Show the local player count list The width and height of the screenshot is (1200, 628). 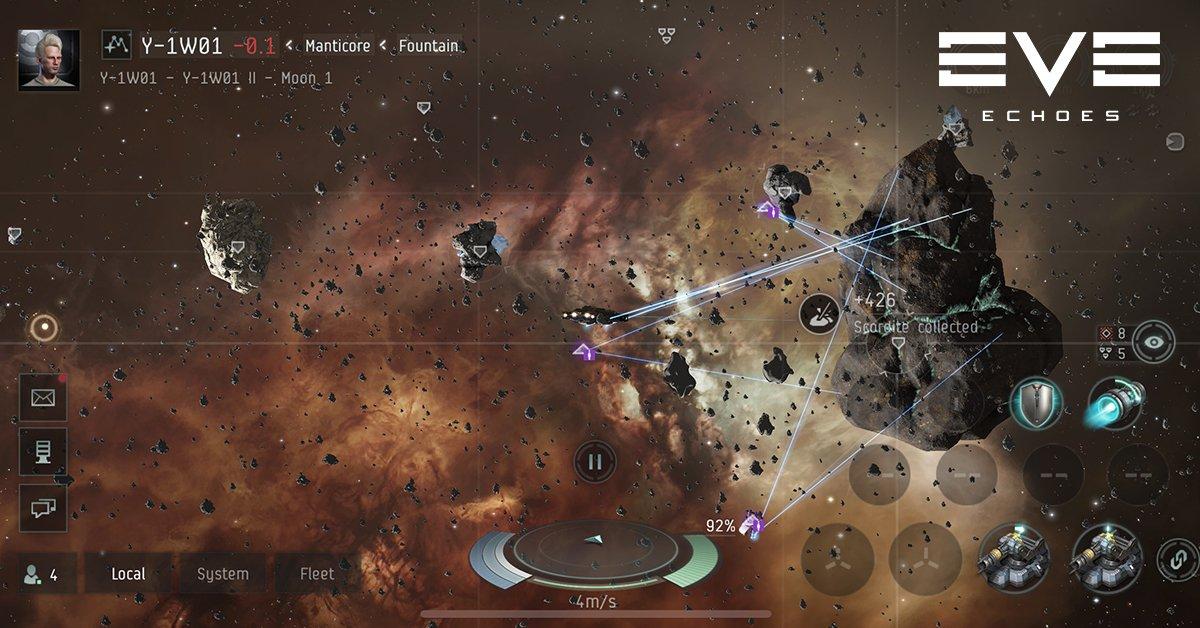point(41,574)
